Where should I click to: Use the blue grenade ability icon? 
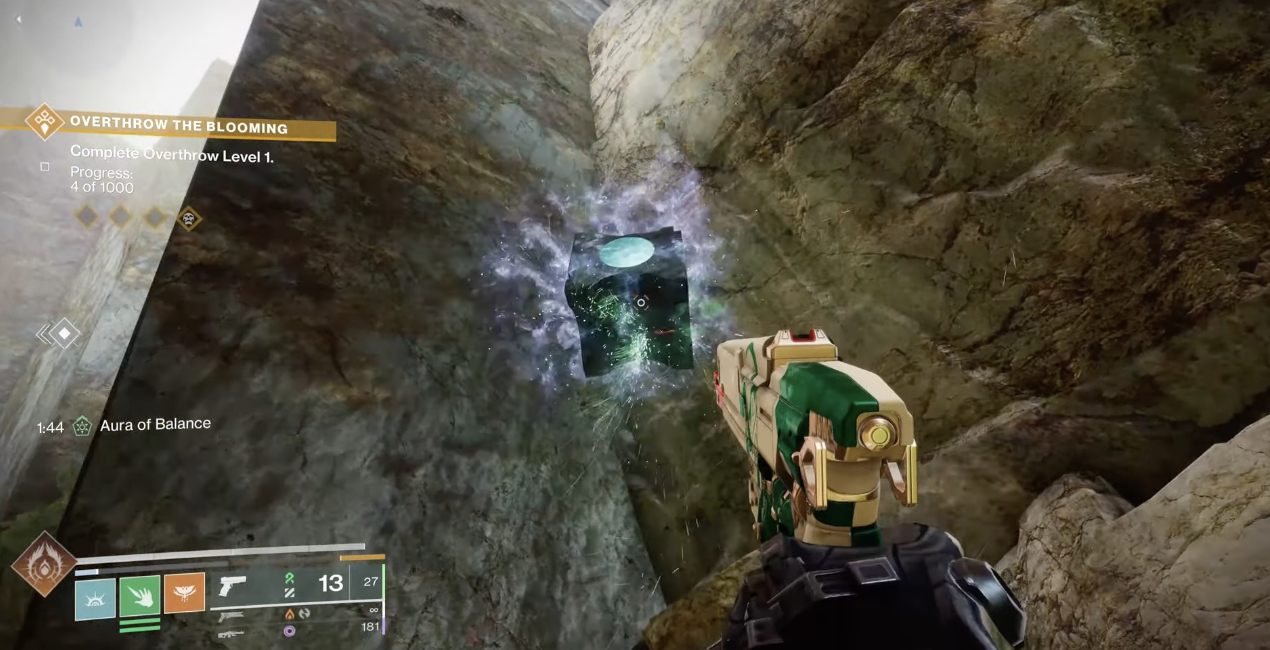[95, 599]
